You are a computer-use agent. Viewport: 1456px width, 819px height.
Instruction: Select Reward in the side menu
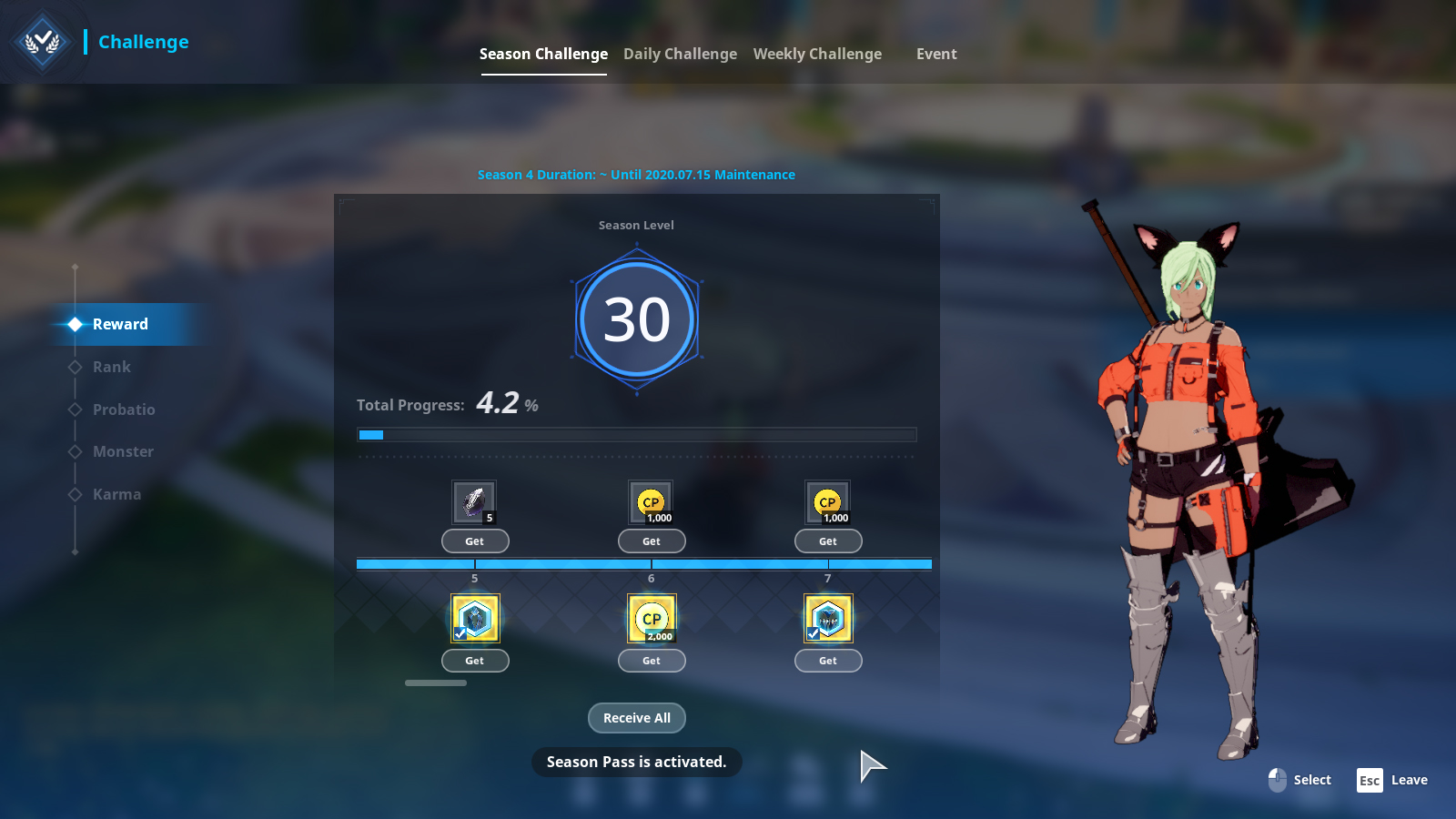[120, 324]
